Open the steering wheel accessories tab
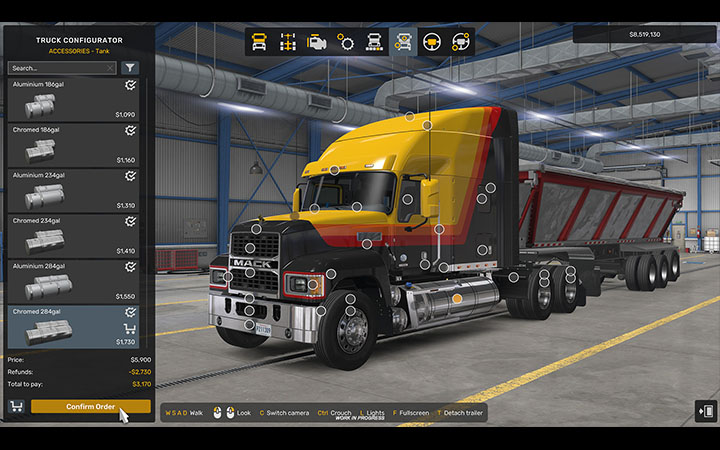This screenshot has height=450, width=720. coord(461,42)
